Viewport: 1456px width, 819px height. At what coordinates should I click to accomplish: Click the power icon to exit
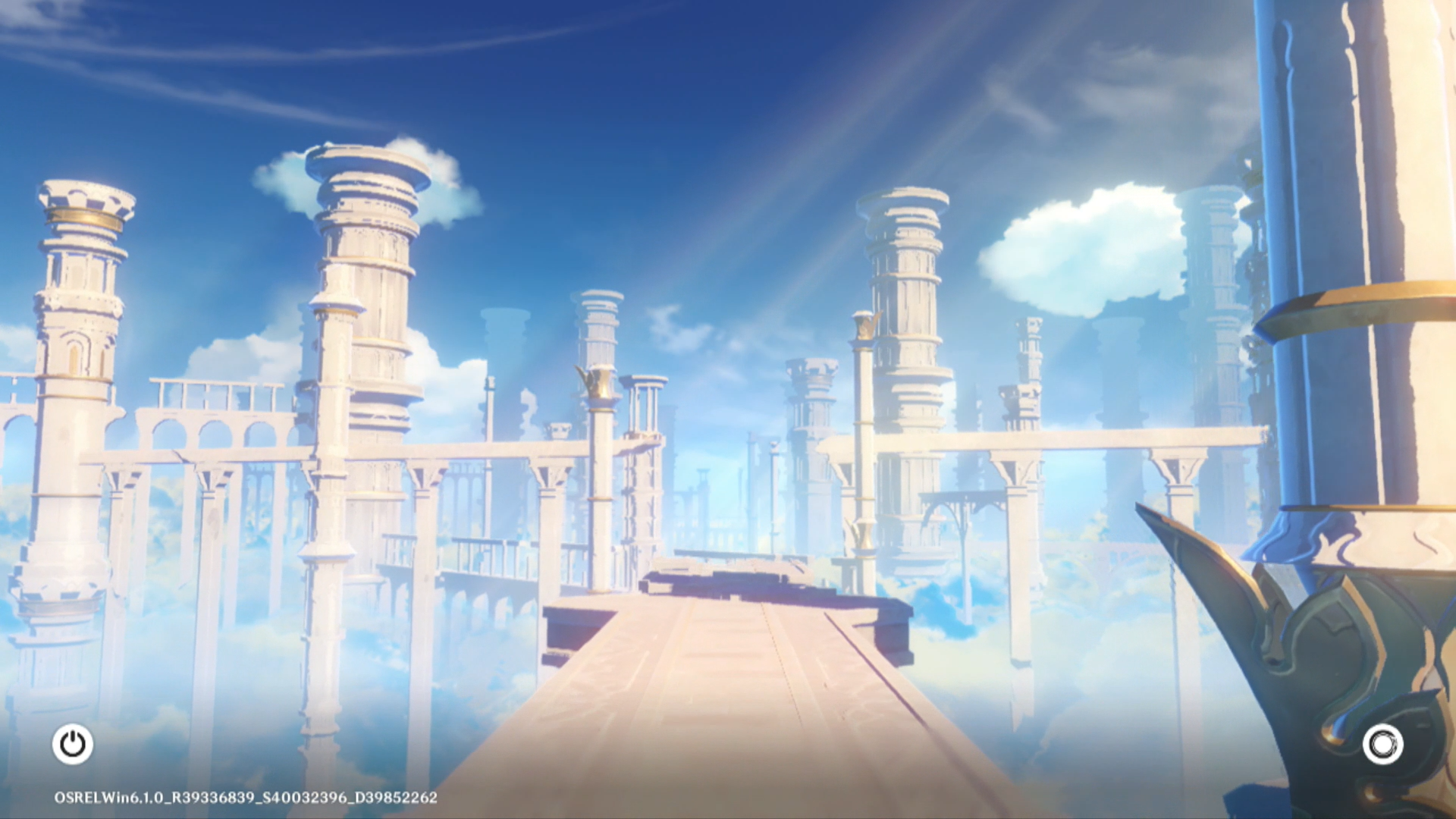pyautogui.click(x=73, y=744)
